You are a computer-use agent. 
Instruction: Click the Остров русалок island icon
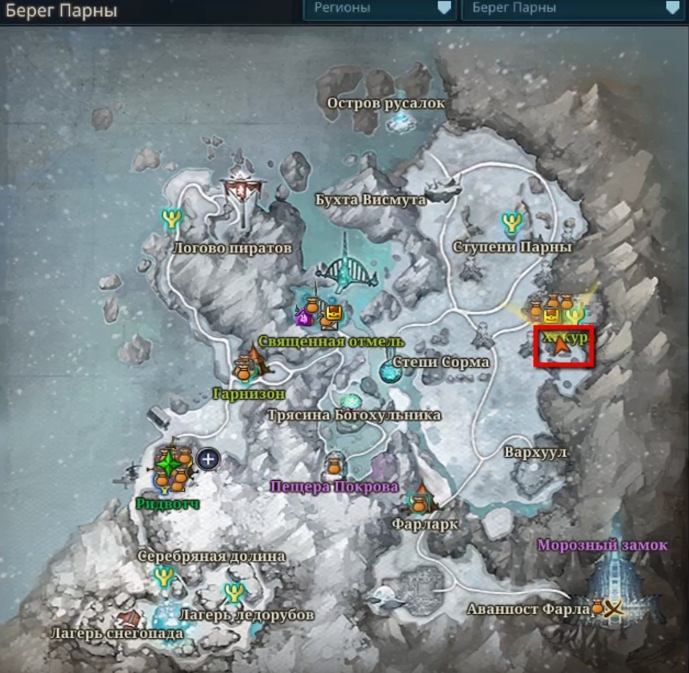click(401, 120)
